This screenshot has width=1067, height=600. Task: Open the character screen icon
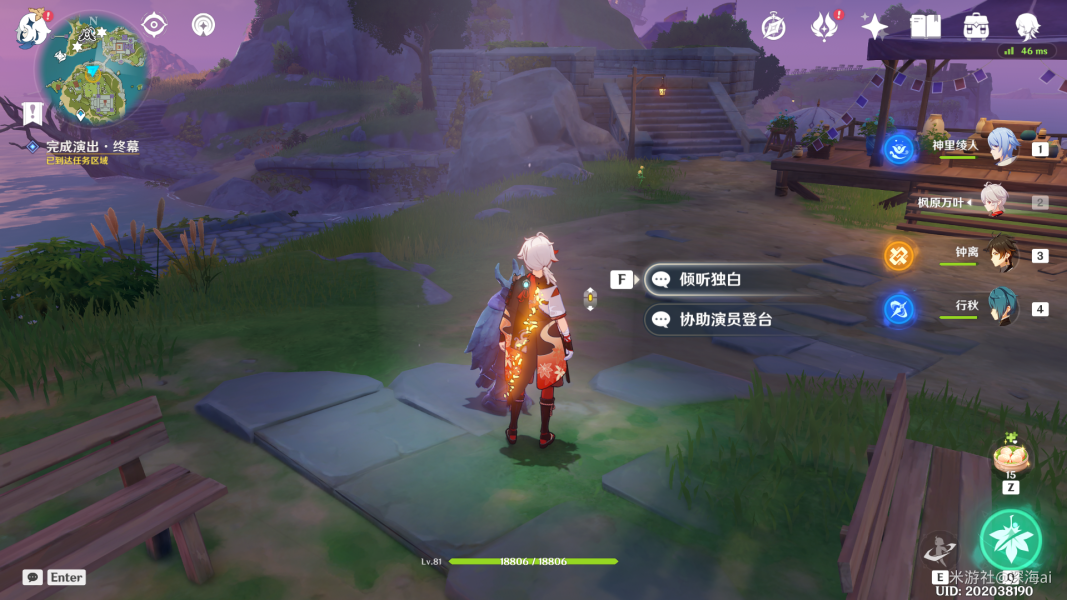1027,27
